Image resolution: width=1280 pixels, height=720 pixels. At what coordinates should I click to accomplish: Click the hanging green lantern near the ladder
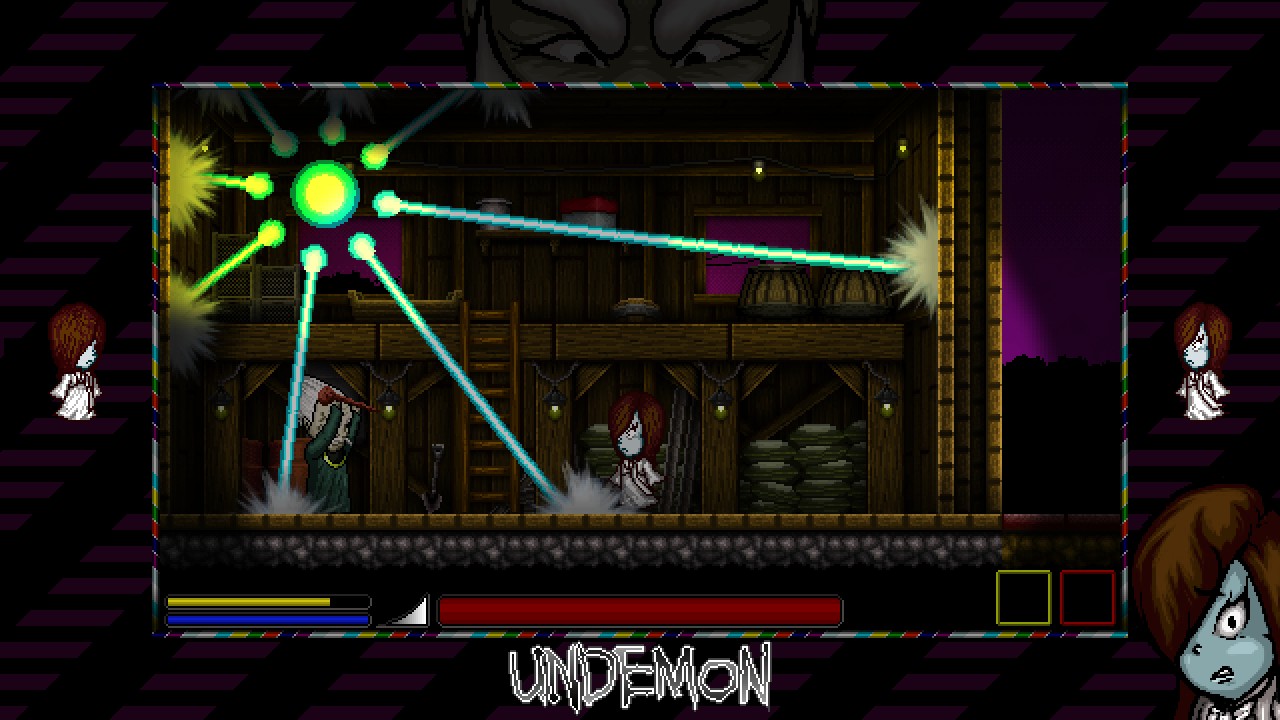[x=553, y=412]
